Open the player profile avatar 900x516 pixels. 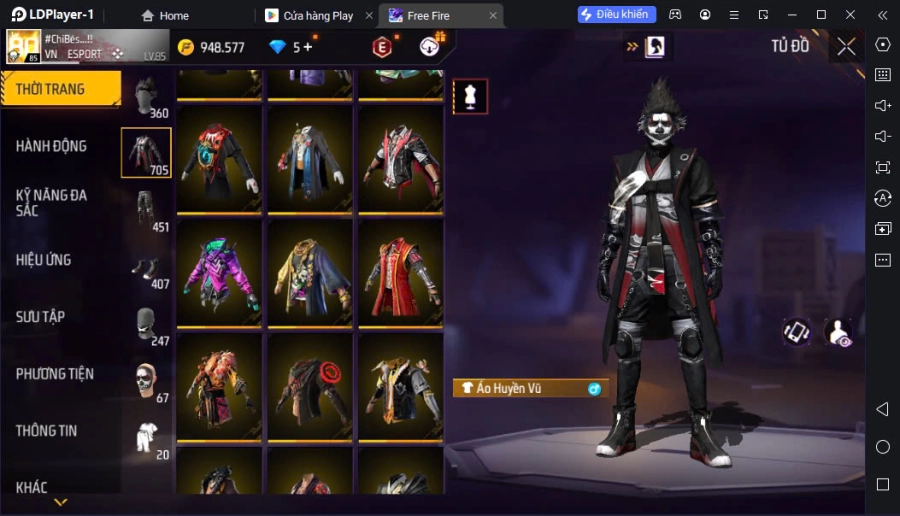tap(24, 47)
